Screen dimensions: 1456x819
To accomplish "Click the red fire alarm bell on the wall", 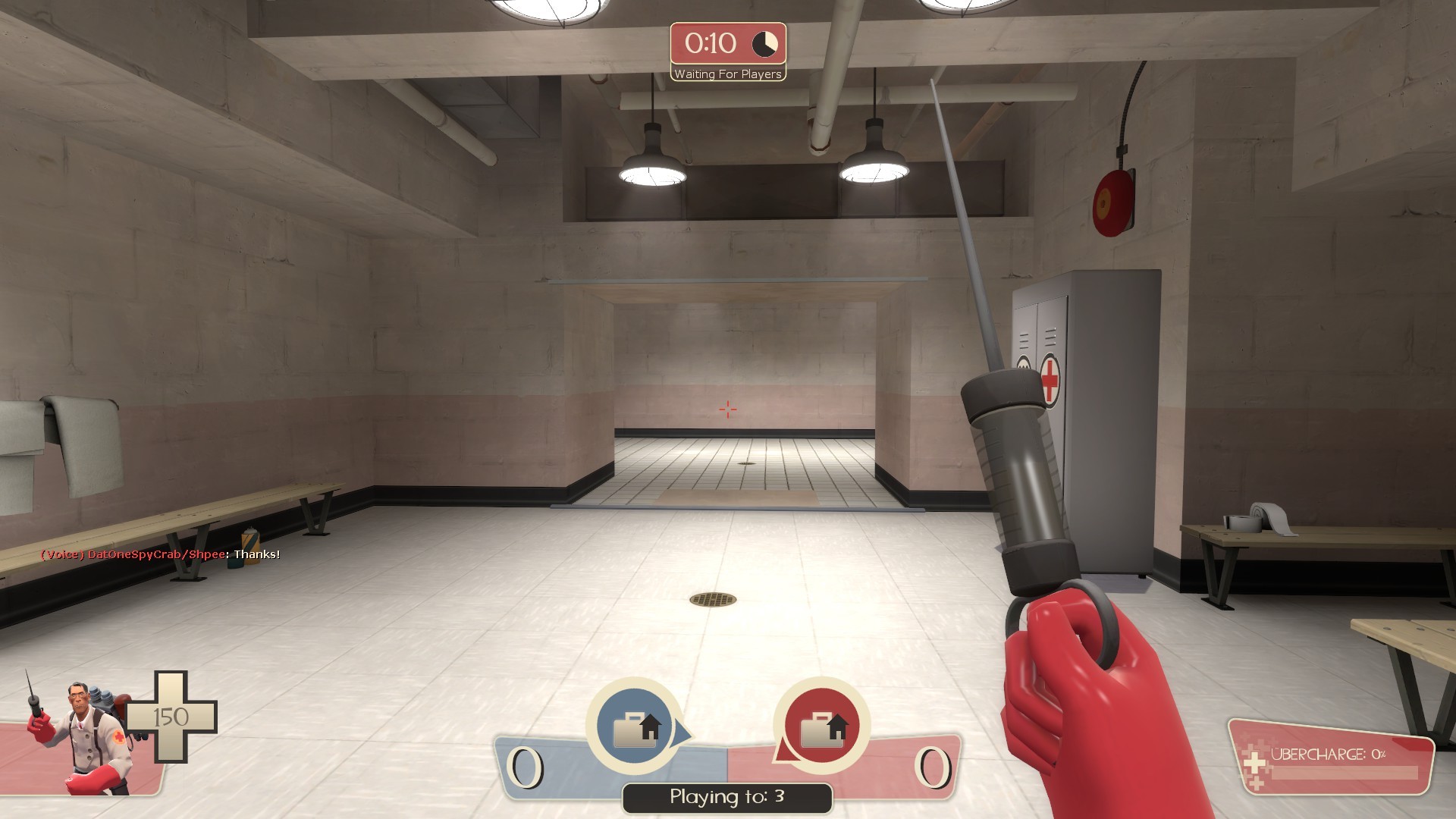I will pos(1112,202).
